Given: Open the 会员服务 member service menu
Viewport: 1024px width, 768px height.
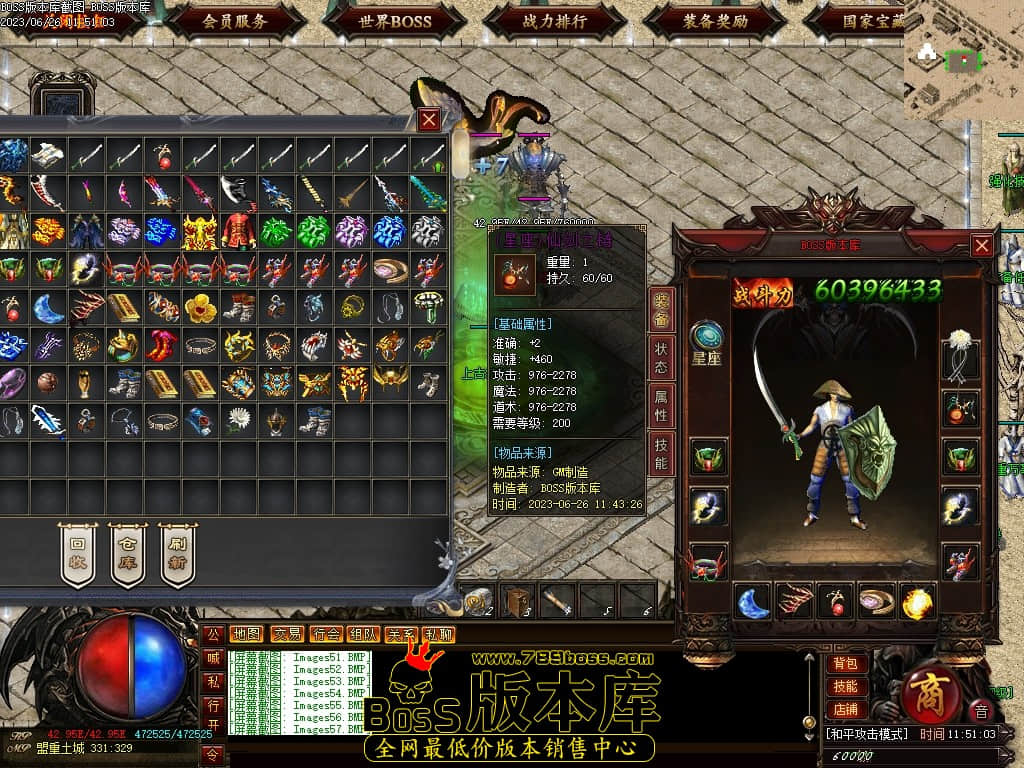Looking at the screenshot, I should coord(235,20).
